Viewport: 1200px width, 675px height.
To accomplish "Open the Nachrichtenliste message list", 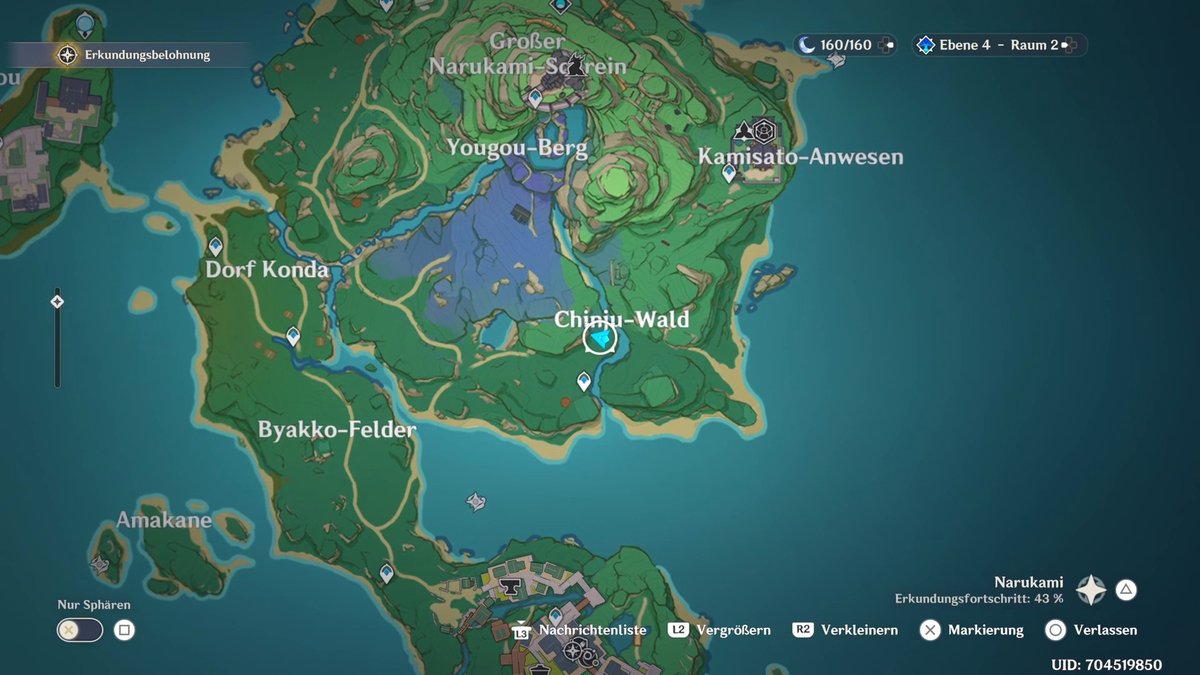I will point(592,630).
